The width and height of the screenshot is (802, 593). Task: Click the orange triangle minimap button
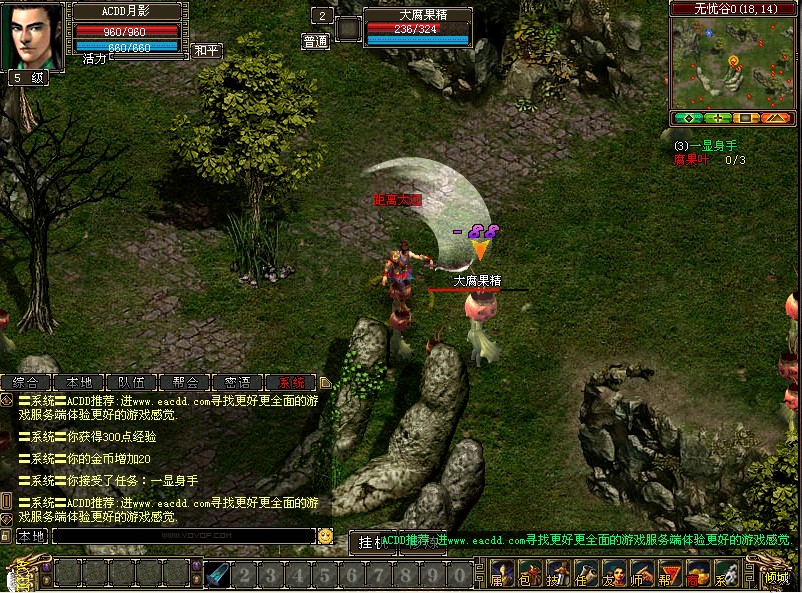point(776,118)
